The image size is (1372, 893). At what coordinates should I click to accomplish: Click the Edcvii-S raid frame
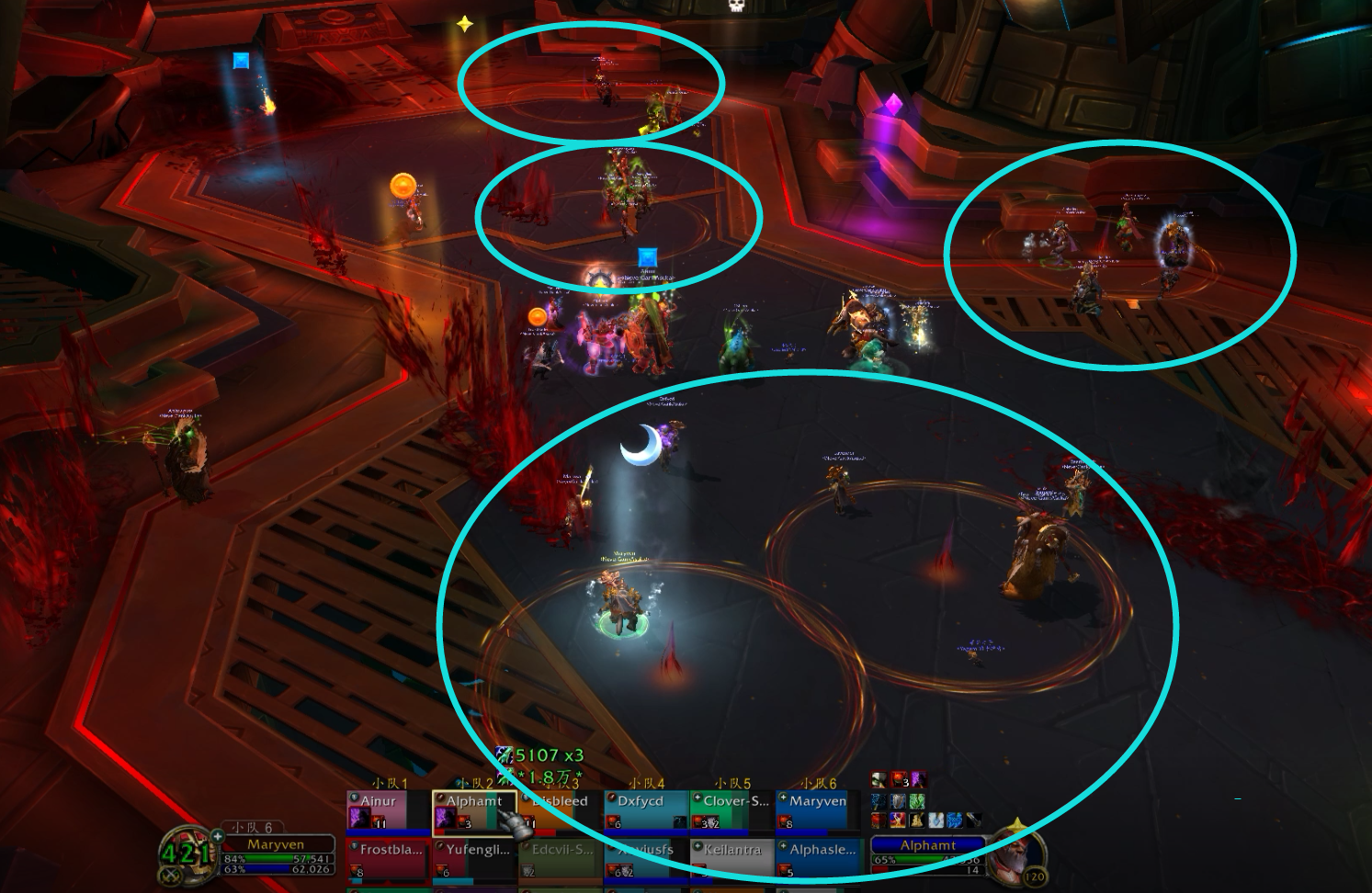[560, 860]
